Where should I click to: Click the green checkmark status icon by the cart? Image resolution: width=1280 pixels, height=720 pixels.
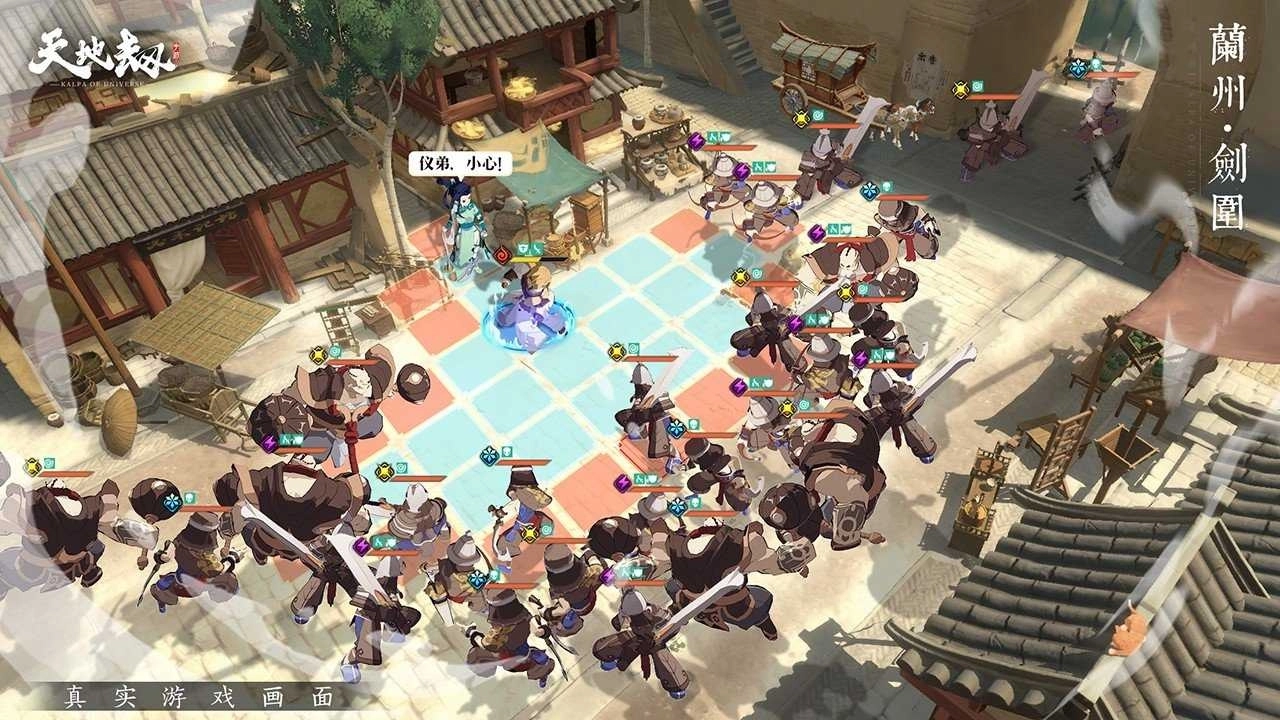818,116
